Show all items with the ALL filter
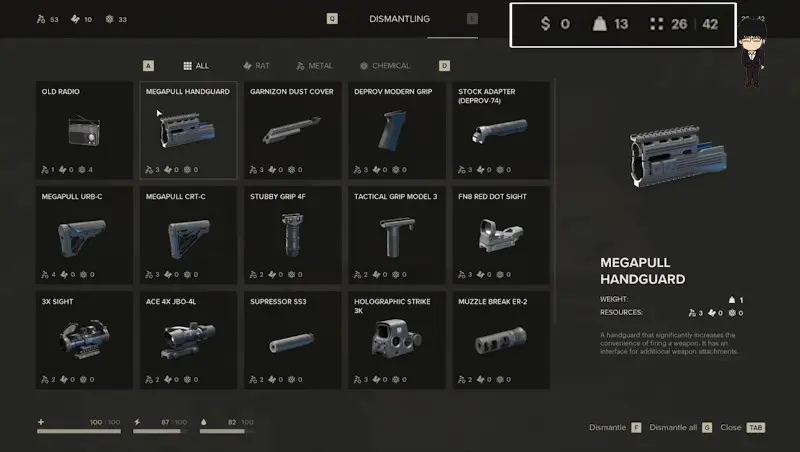The height and width of the screenshot is (452, 800). 196,66
